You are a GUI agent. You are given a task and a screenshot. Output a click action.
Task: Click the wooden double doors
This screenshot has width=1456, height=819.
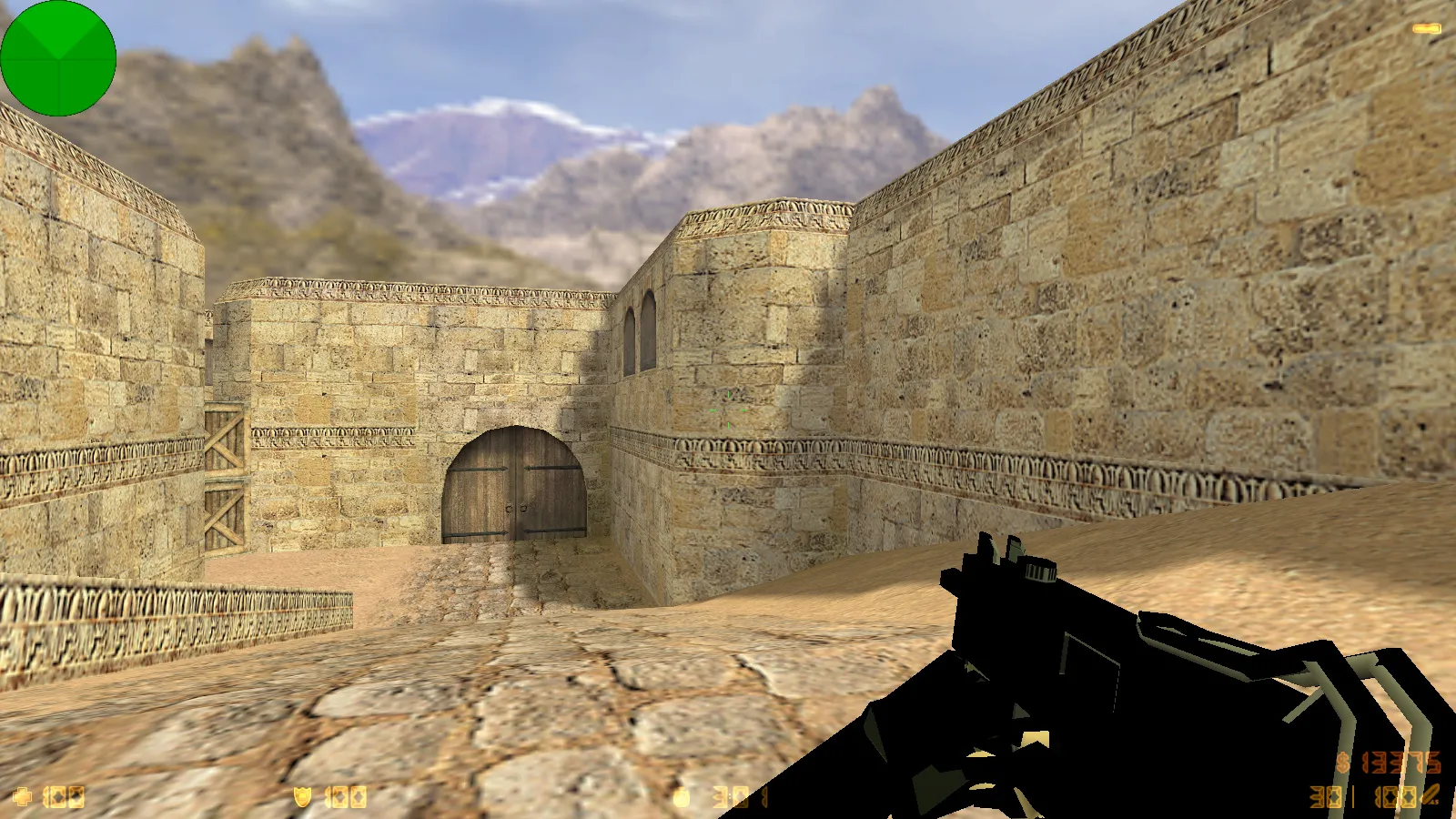(515, 486)
